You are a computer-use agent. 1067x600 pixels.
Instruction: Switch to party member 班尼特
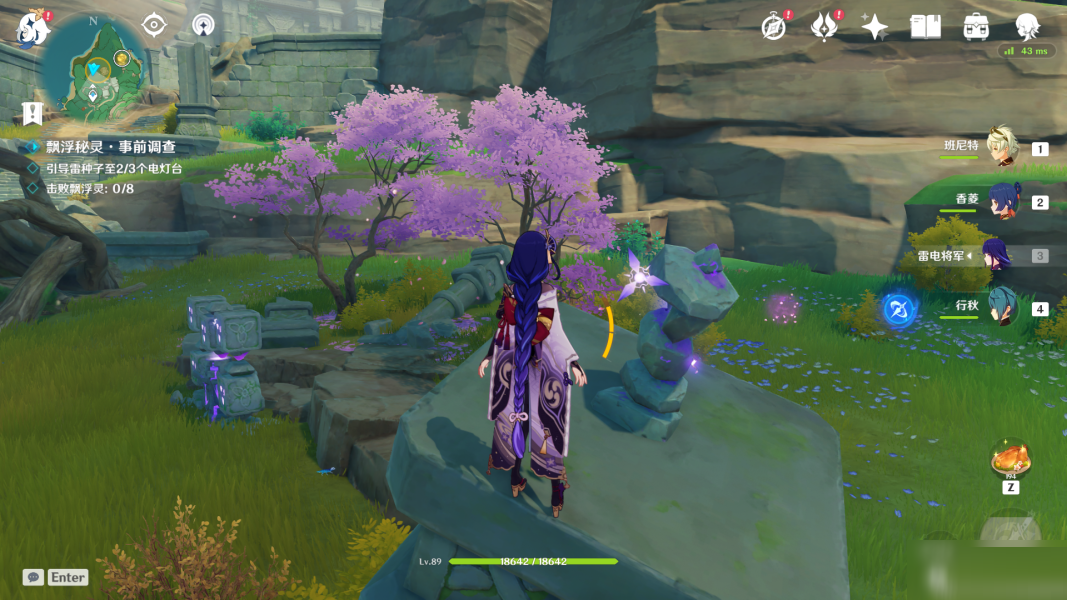tap(1001, 148)
